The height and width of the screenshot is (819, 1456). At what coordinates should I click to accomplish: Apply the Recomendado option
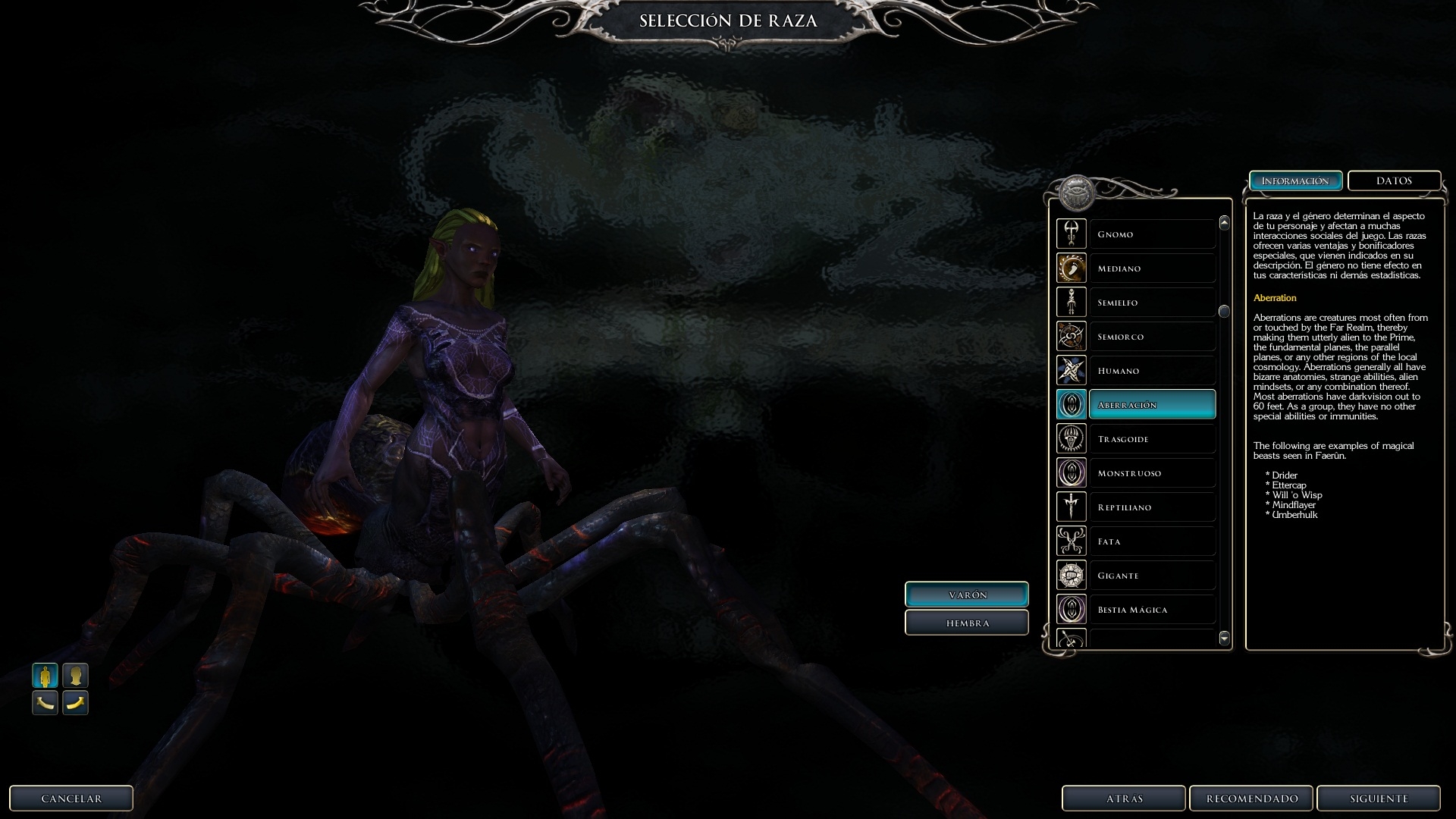tap(1251, 799)
